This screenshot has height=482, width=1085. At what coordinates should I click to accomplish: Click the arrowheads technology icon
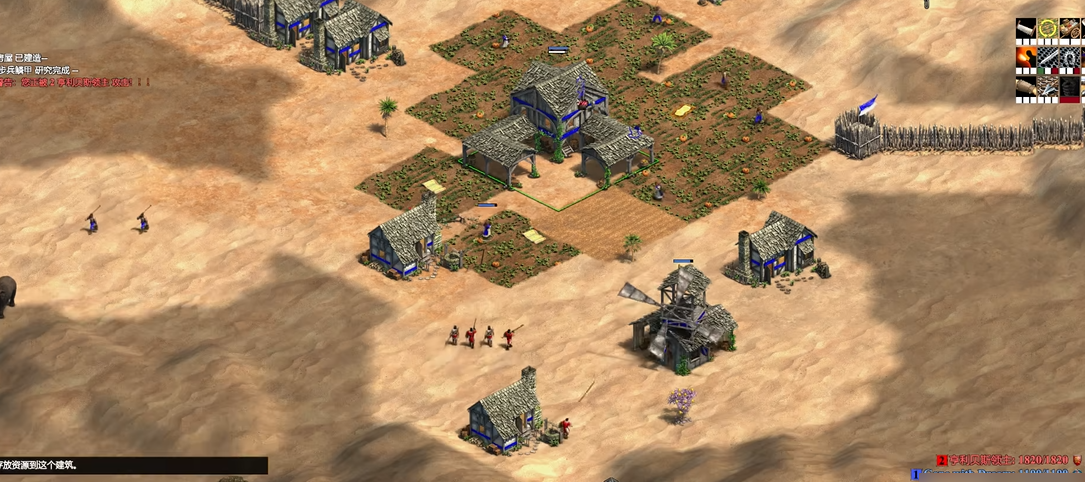click(x=1048, y=86)
